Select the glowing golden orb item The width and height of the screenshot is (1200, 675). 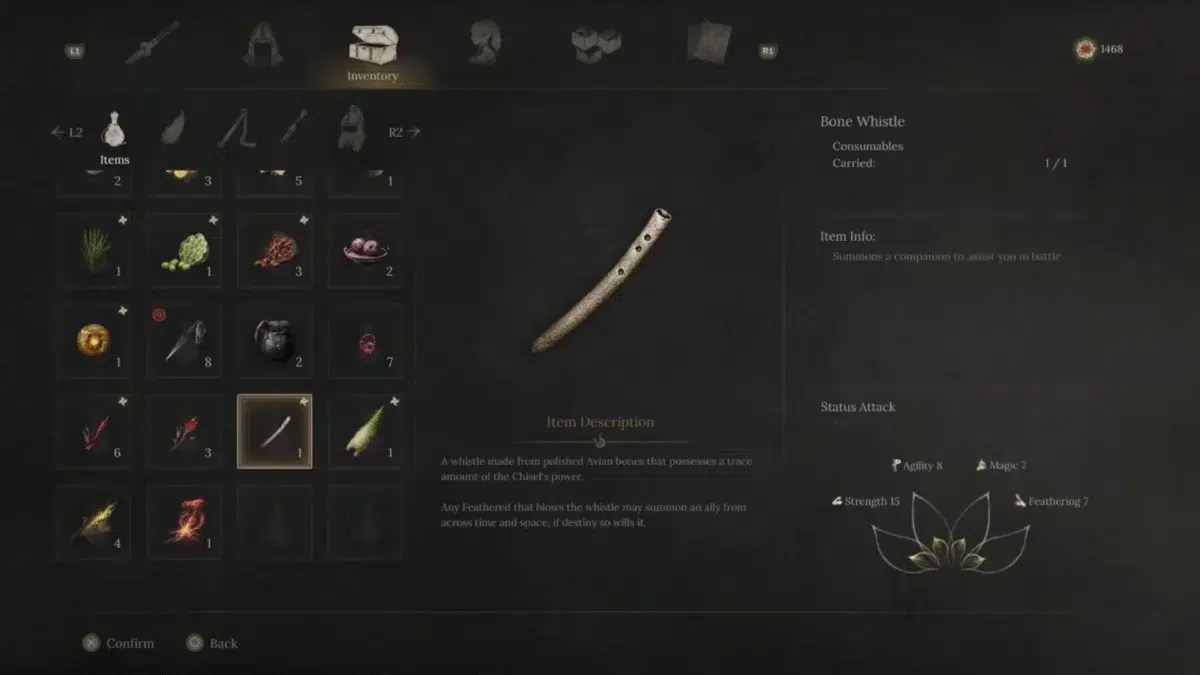[x=94, y=341]
